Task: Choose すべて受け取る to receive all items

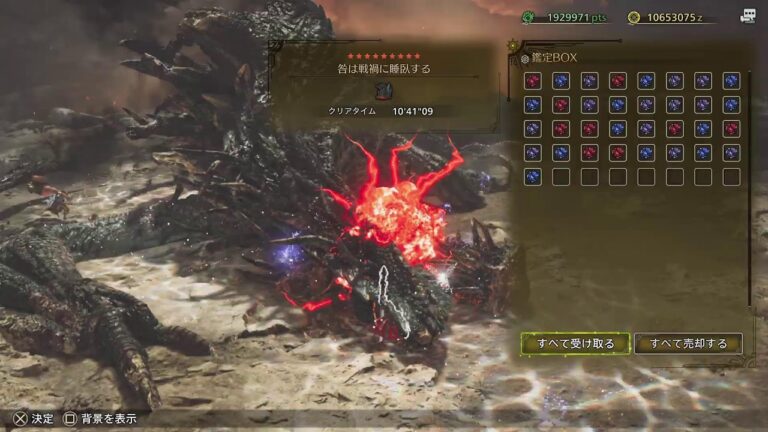Action: click(575, 344)
